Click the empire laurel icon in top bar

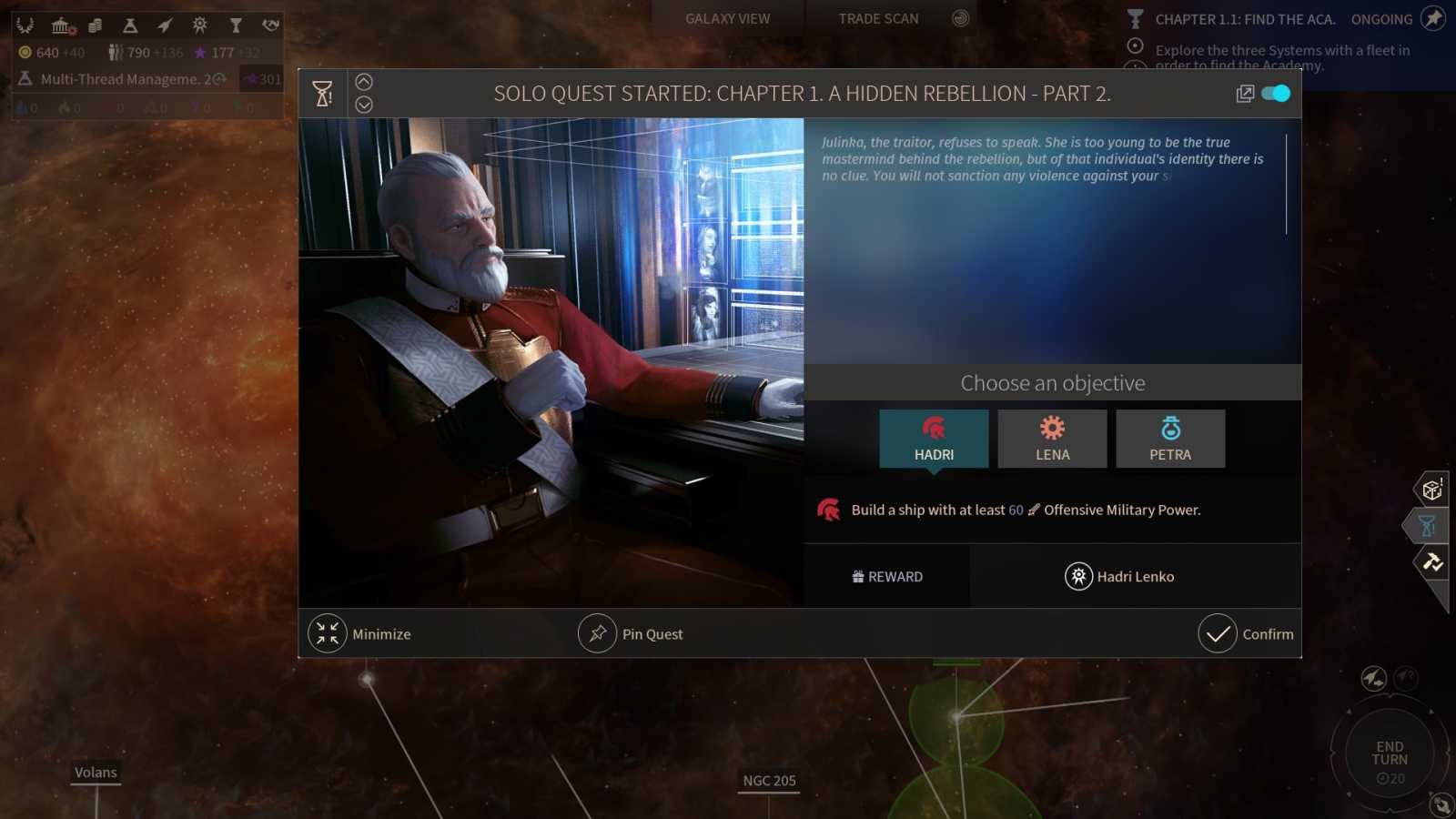[25, 25]
